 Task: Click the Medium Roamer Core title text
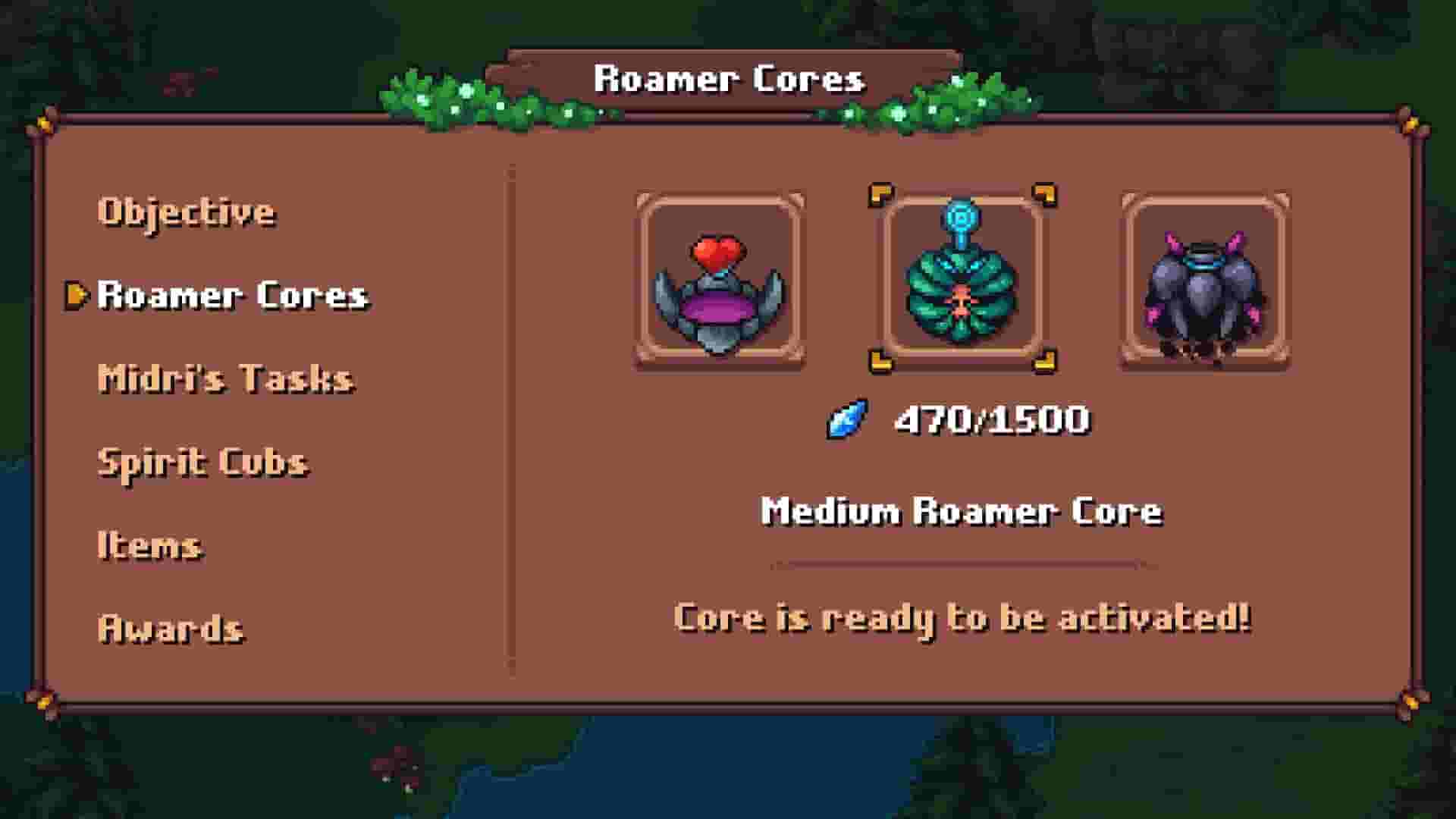[x=962, y=511]
